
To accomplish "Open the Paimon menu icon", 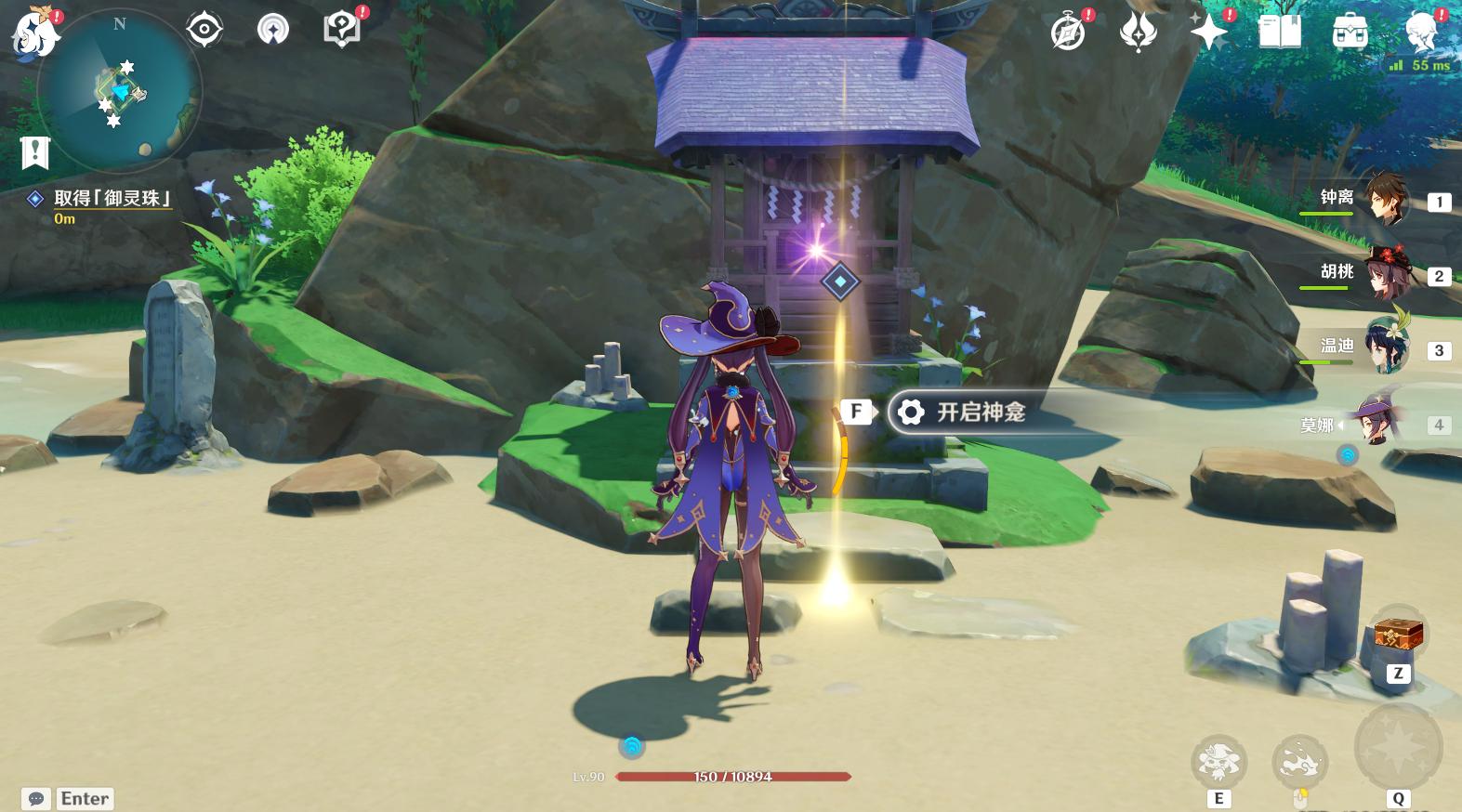I will (x=34, y=30).
